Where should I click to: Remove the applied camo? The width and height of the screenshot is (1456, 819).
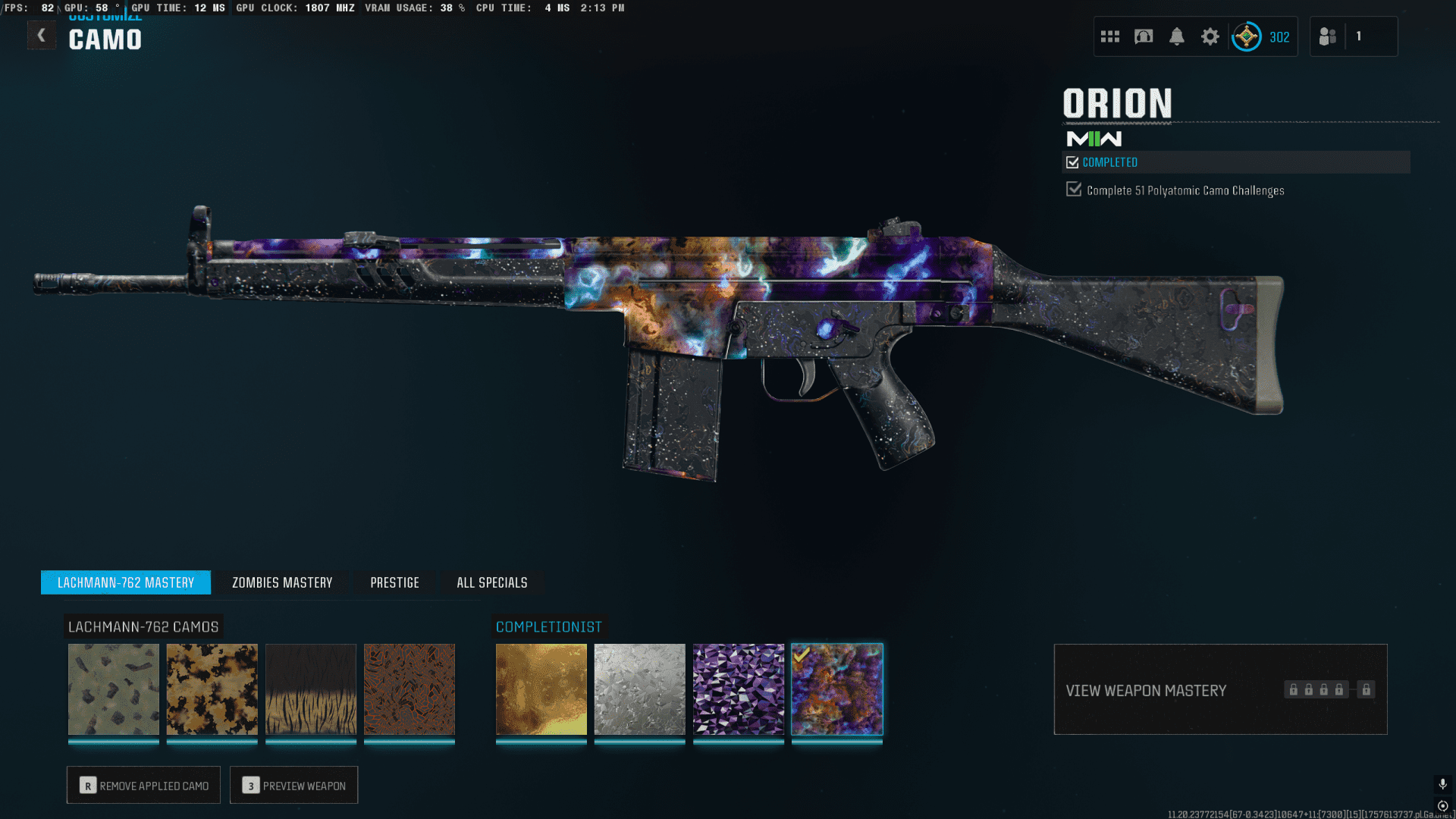[143, 785]
